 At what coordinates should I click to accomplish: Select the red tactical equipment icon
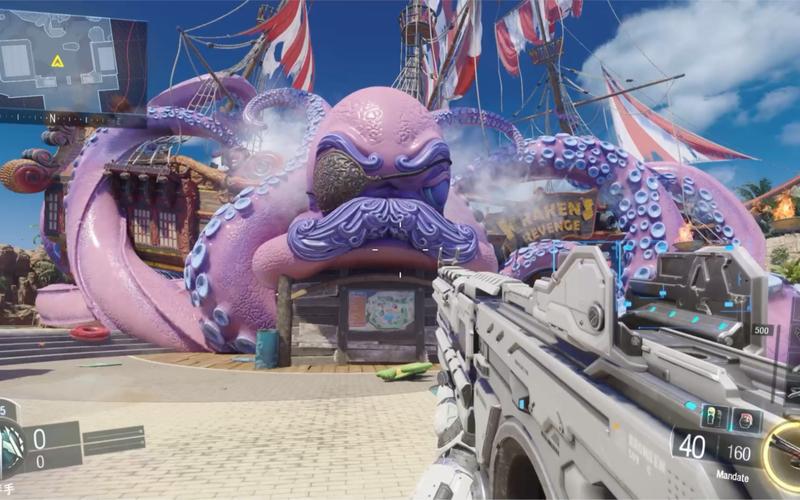[x=745, y=418]
